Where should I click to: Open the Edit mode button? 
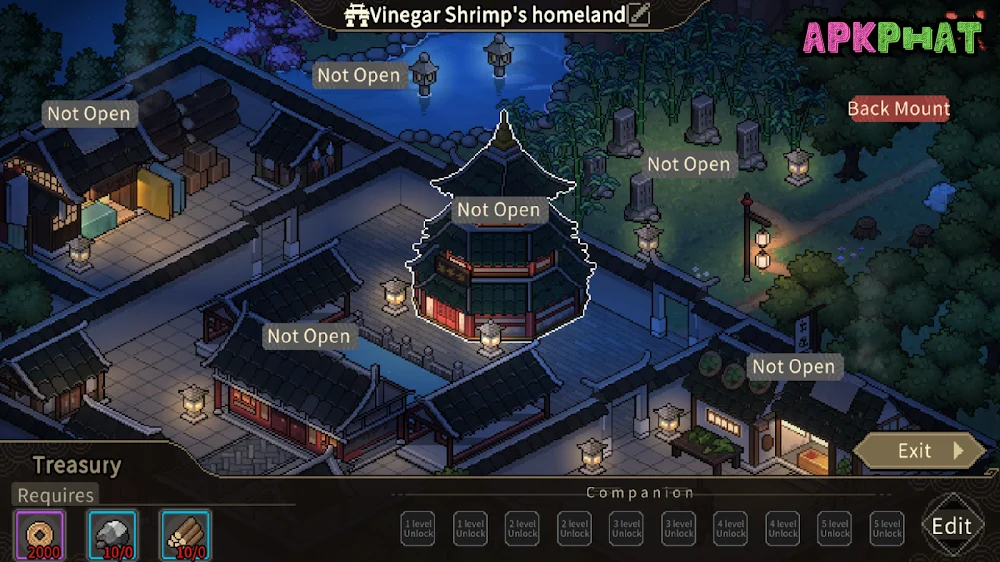(951, 526)
